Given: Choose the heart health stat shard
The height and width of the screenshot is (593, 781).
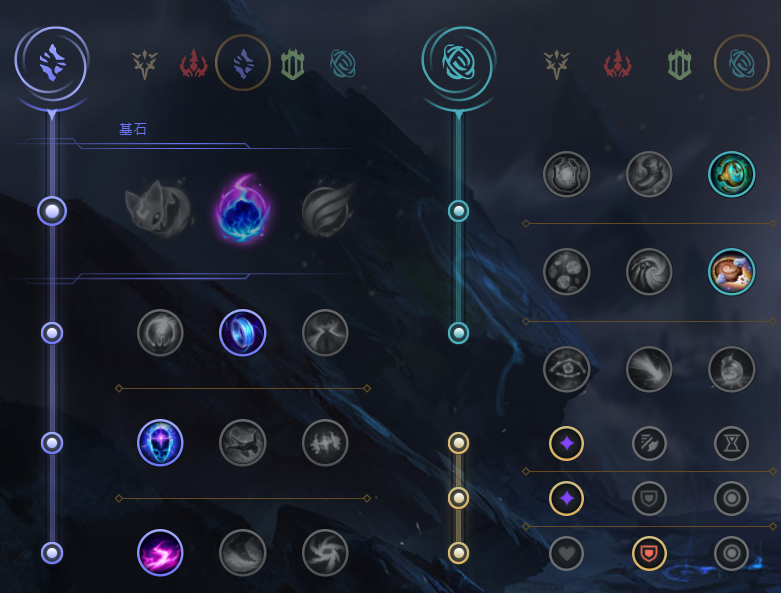Looking at the screenshot, I should [567, 553].
